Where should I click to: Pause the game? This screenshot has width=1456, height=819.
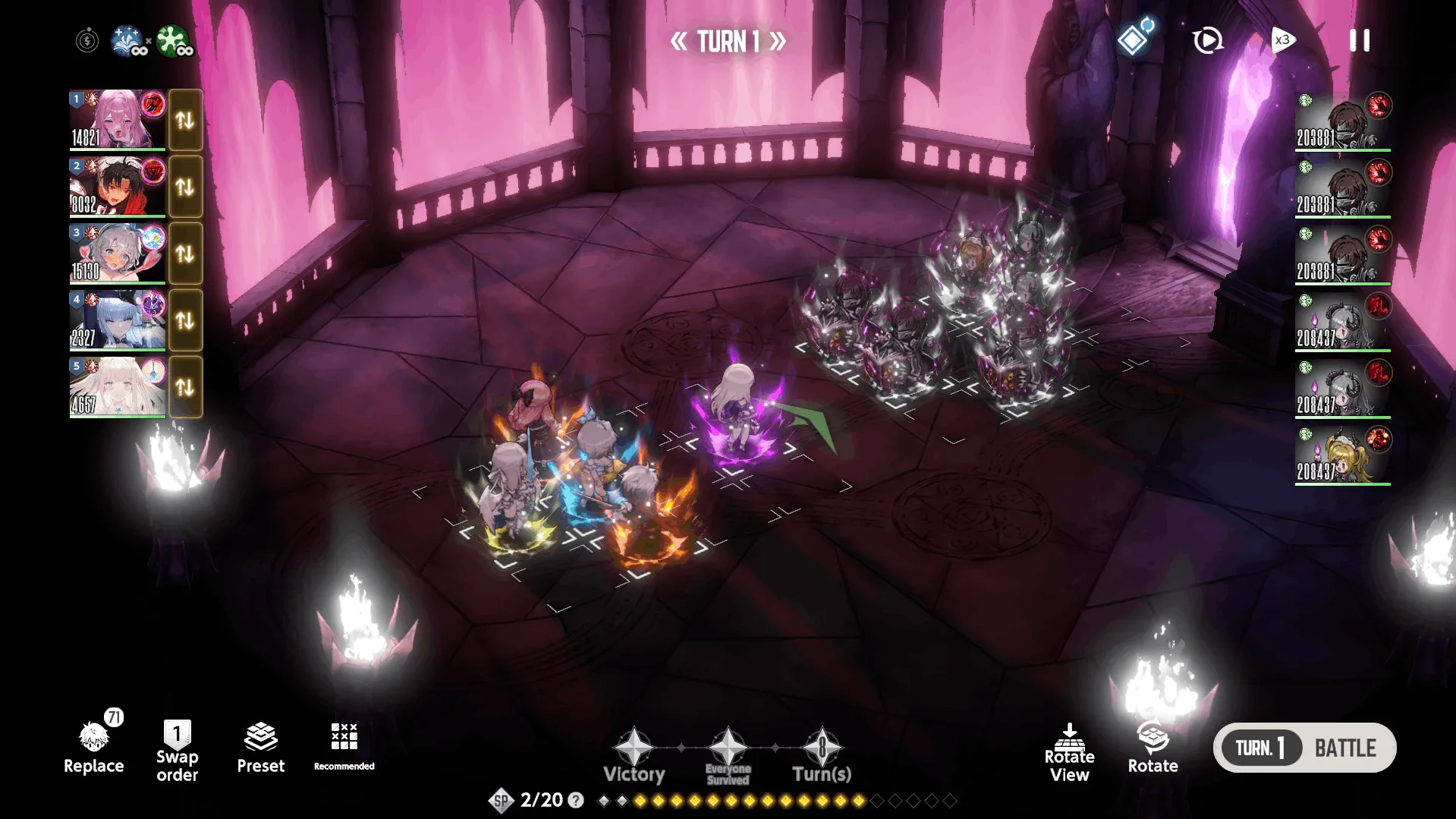pyautogui.click(x=1359, y=40)
